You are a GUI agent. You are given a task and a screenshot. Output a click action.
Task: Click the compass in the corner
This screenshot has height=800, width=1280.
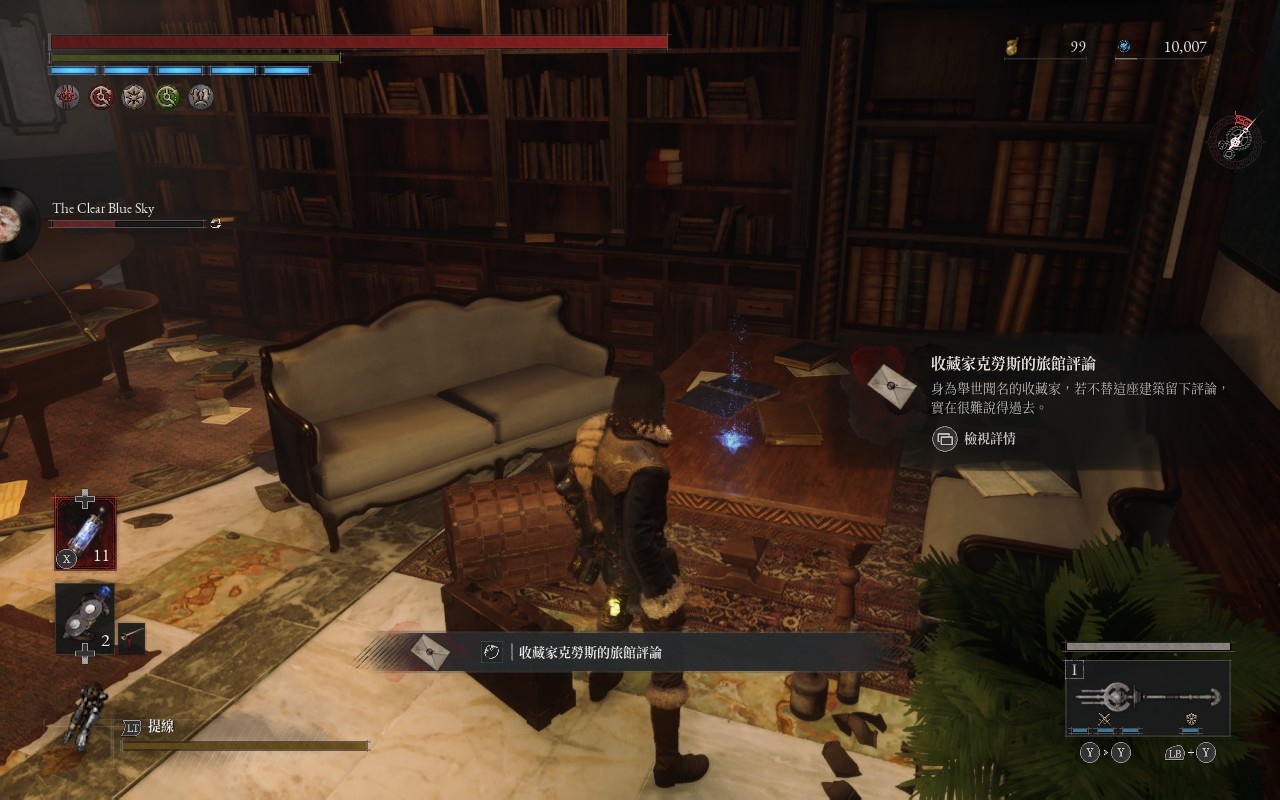(x=1236, y=140)
